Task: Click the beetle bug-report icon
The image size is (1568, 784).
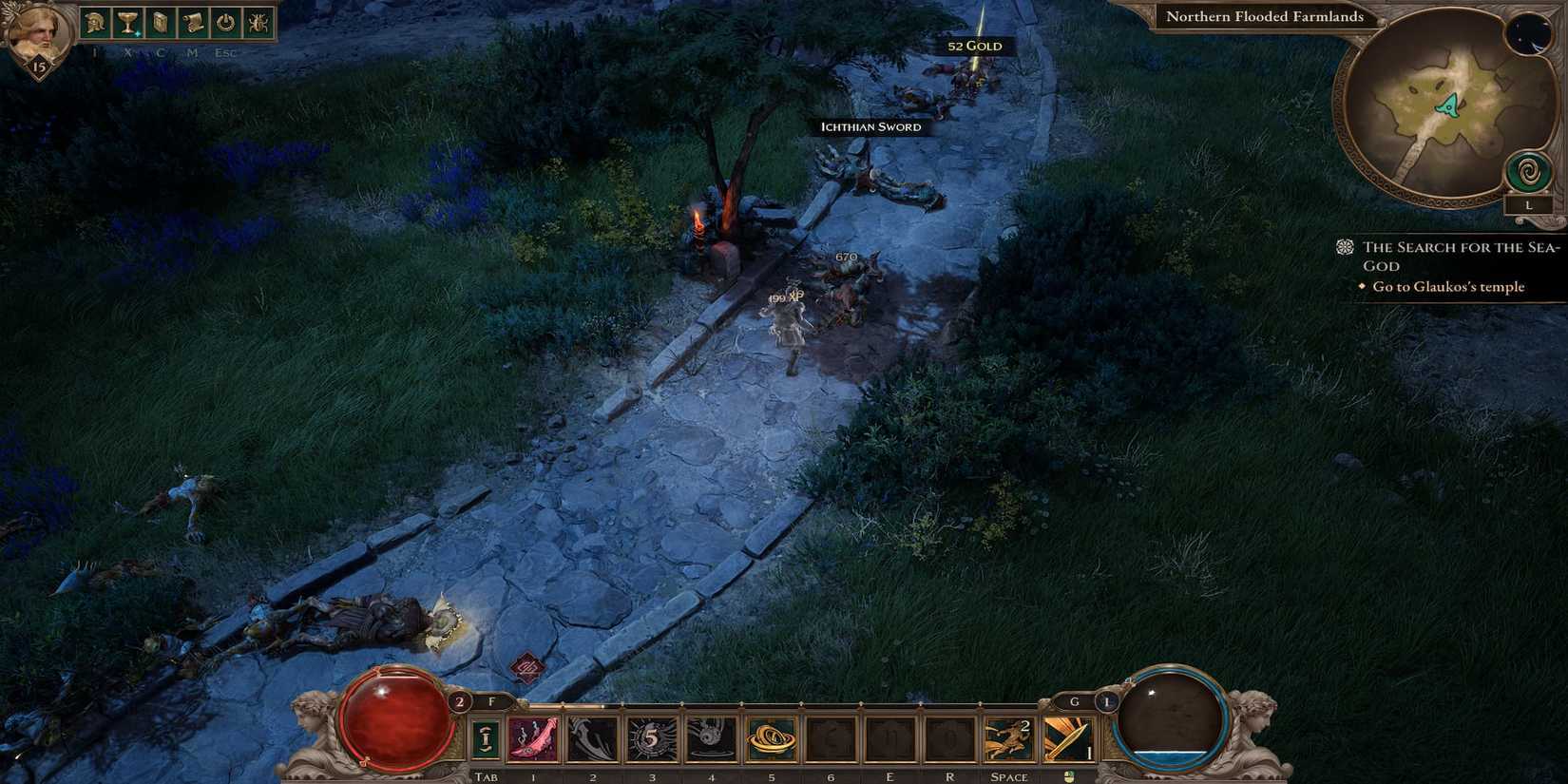Action: coord(258,21)
